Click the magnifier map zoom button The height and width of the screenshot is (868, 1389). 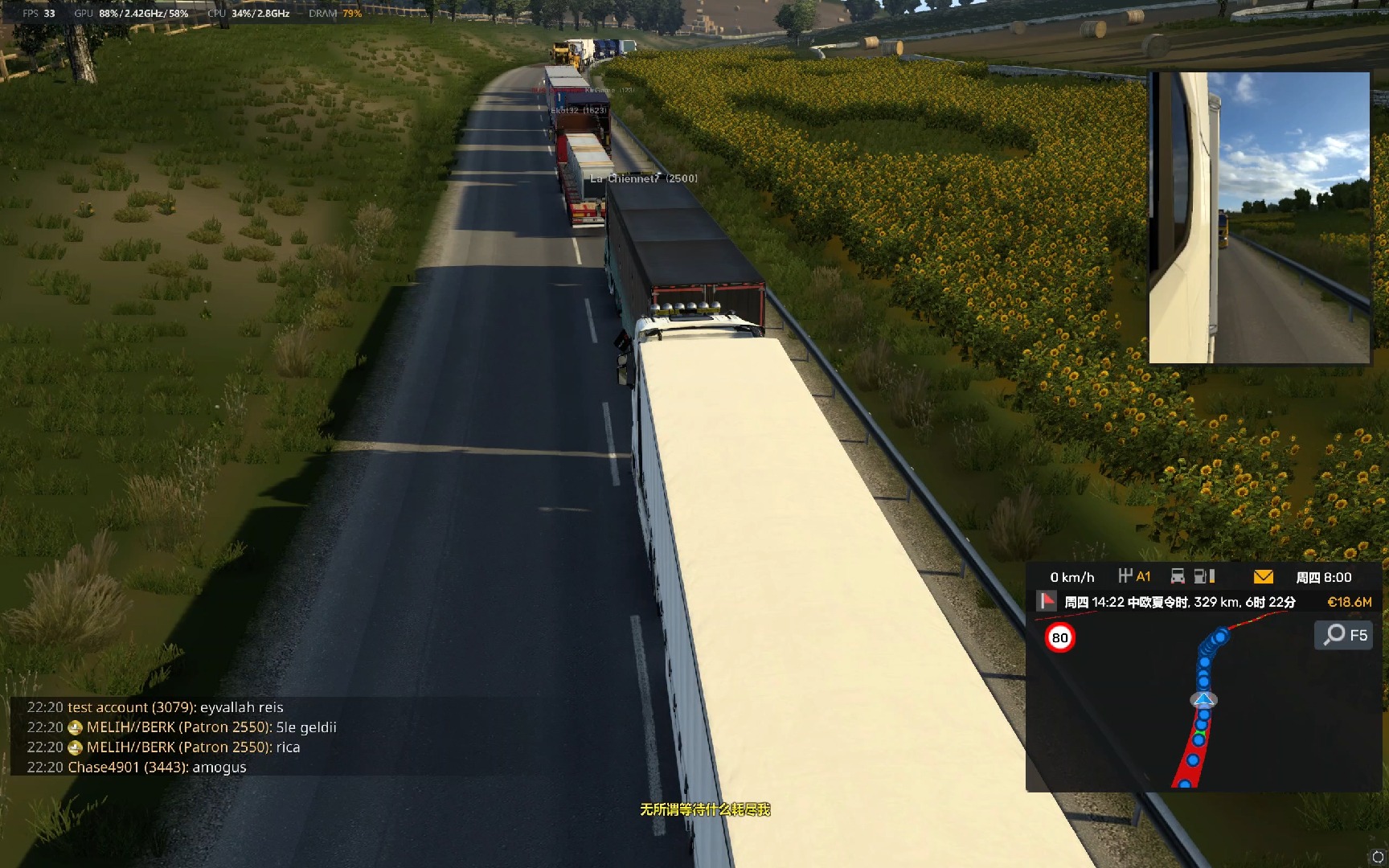click(x=1344, y=635)
